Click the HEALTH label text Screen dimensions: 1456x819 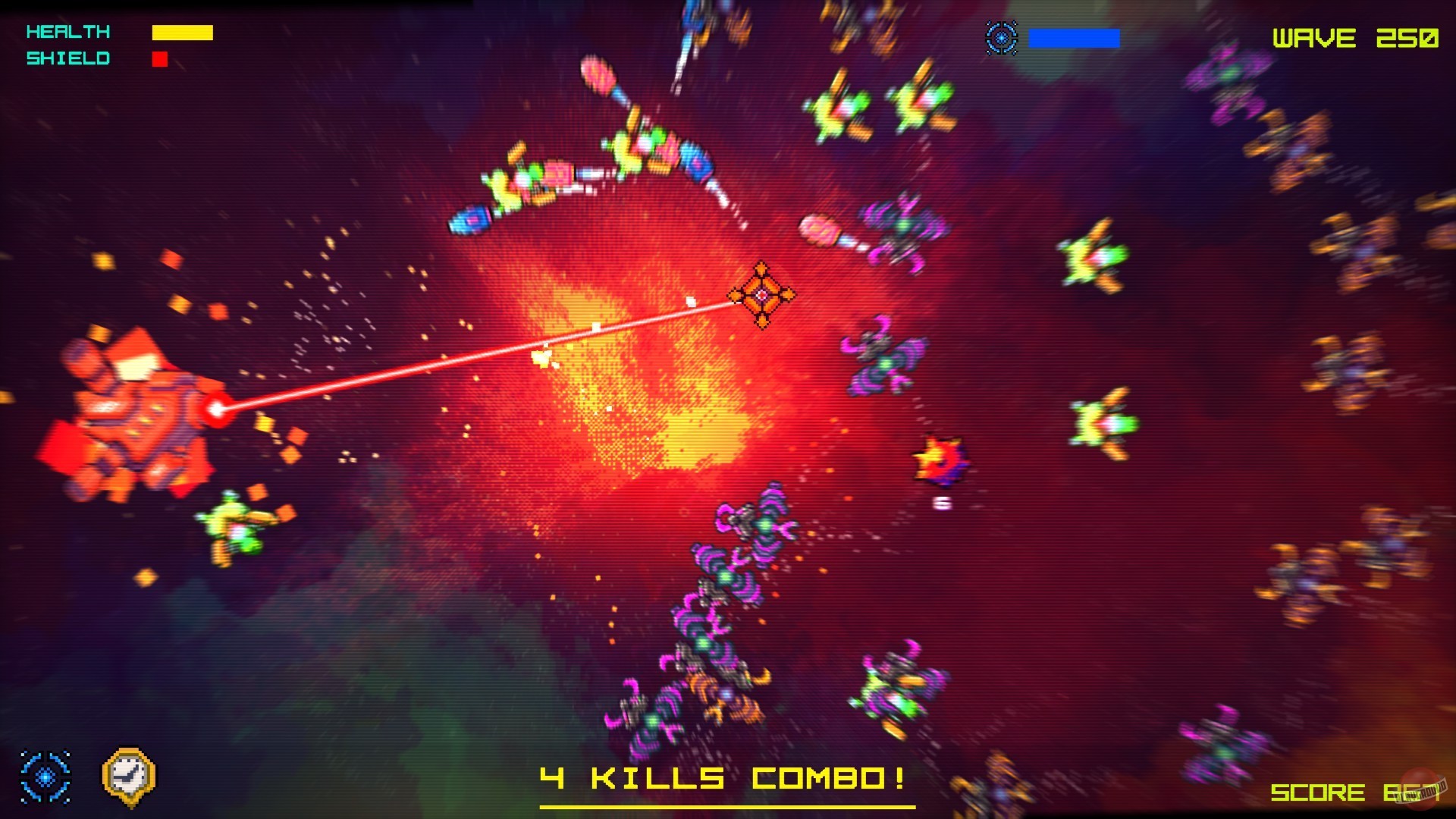click(67, 32)
